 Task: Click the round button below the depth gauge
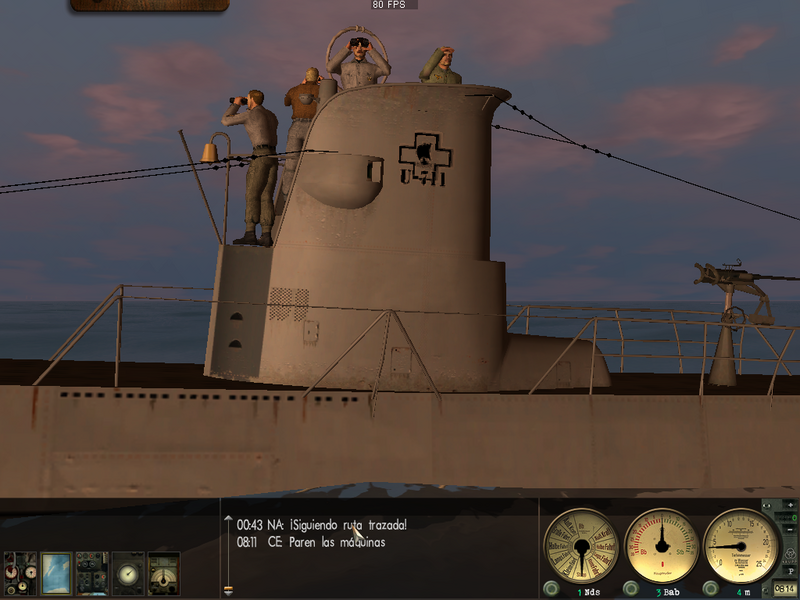click(711, 589)
